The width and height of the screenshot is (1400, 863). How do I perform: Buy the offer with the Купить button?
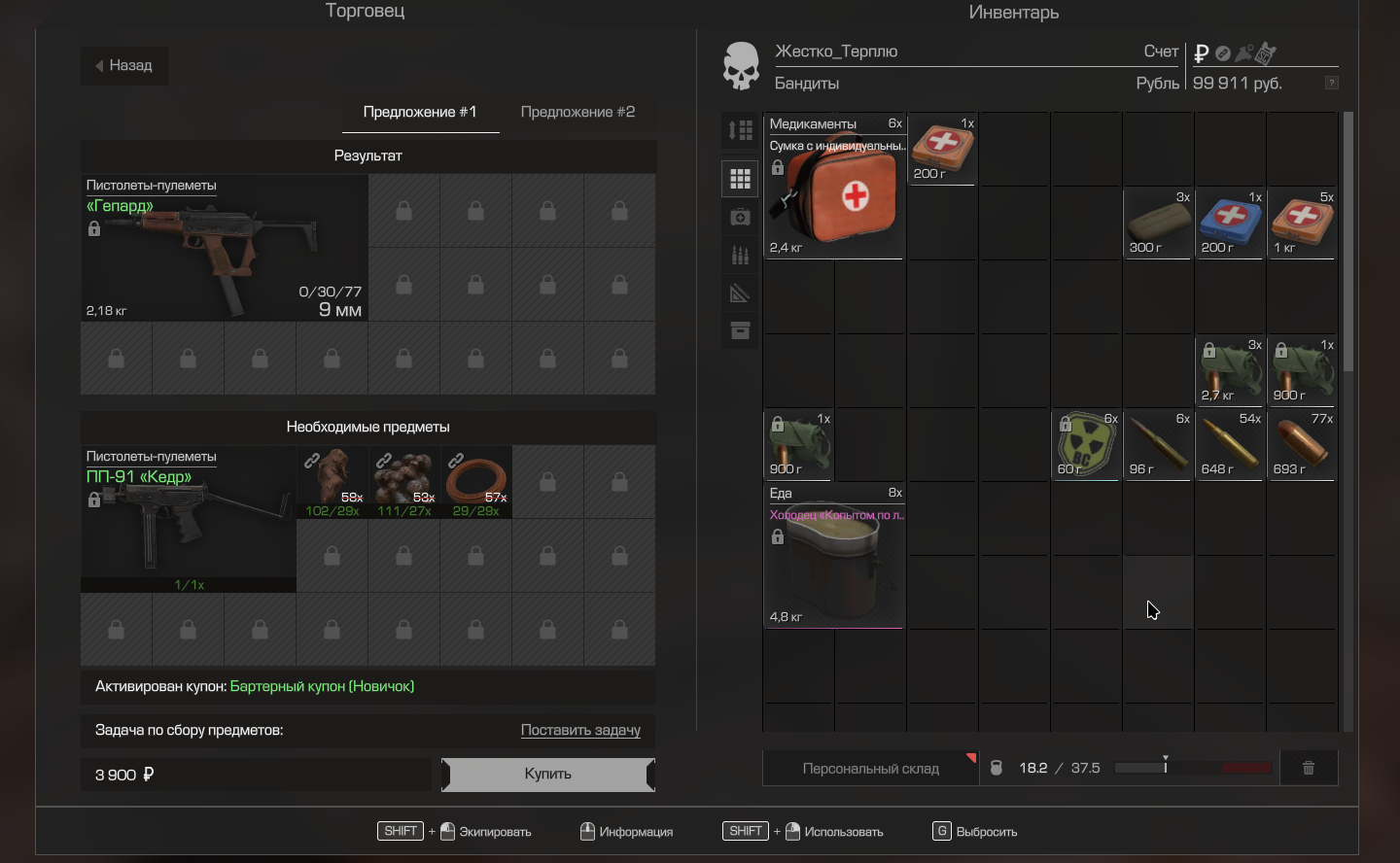point(547,775)
